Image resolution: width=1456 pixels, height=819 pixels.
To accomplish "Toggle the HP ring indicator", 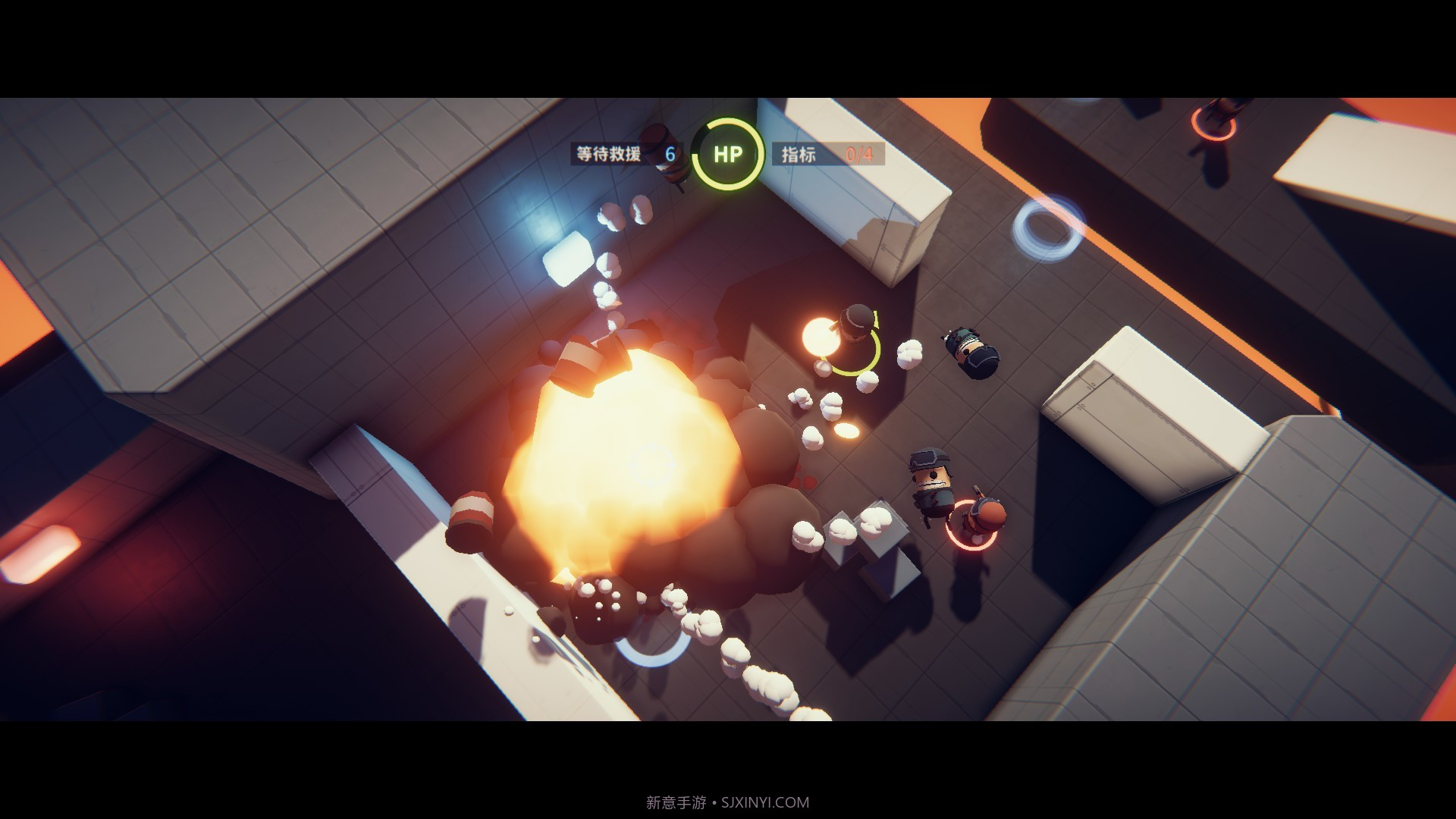I will pyautogui.click(x=726, y=154).
